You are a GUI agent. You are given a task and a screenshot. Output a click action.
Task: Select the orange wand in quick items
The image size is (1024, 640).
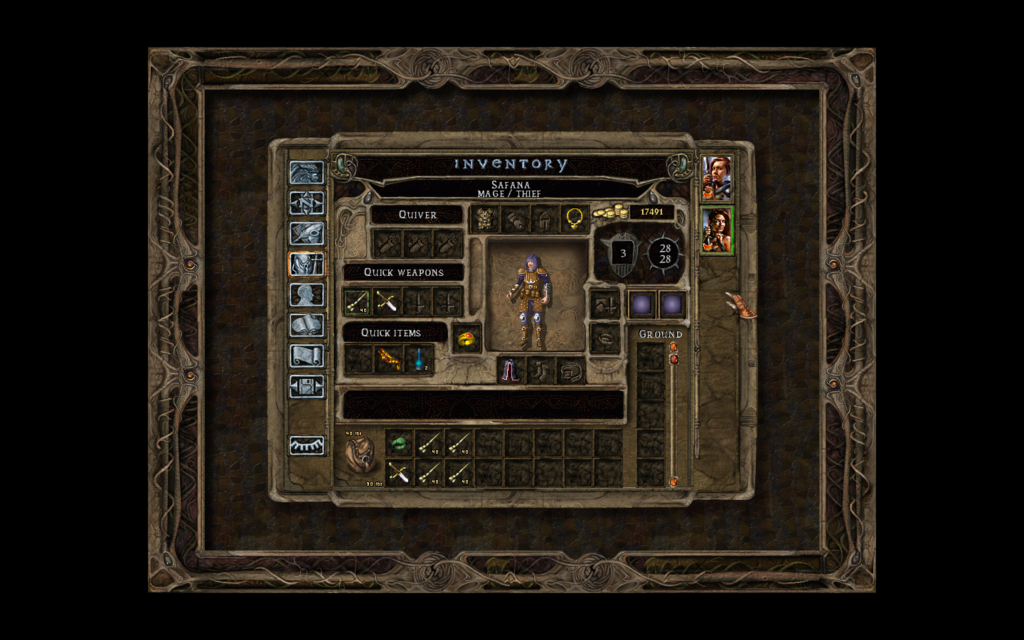click(388, 359)
